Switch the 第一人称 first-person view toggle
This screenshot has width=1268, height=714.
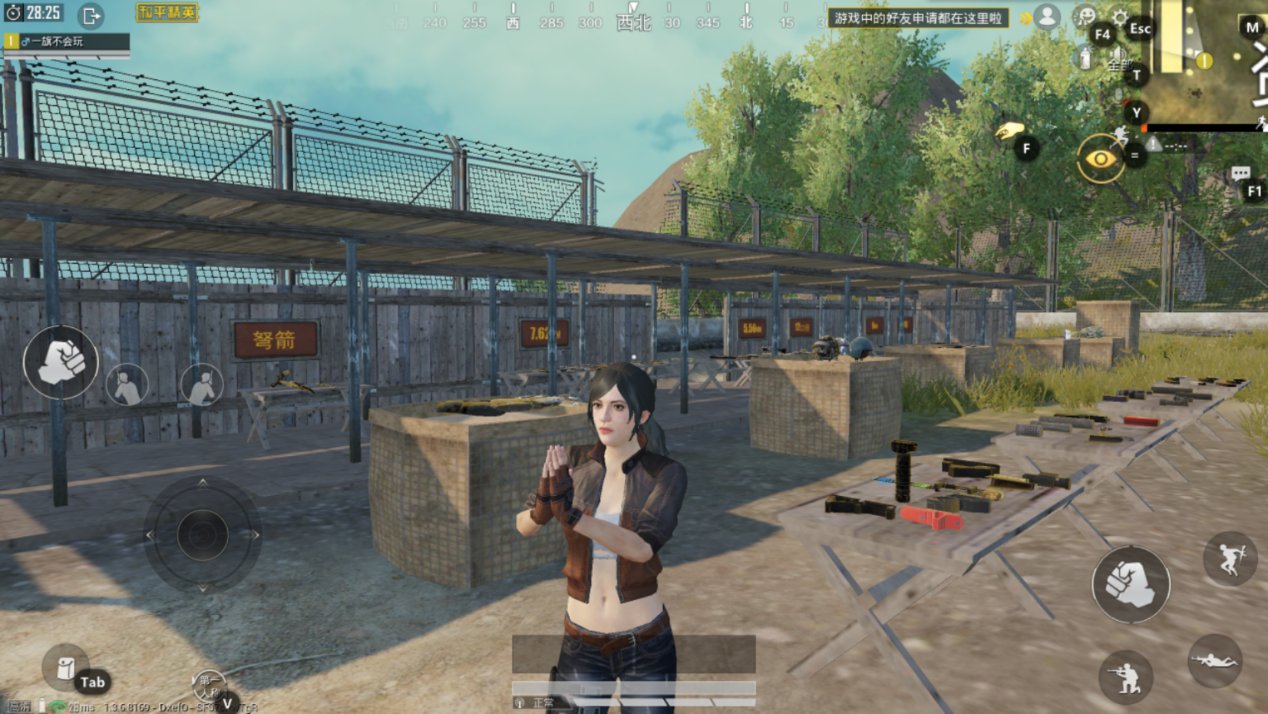(x=209, y=684)
